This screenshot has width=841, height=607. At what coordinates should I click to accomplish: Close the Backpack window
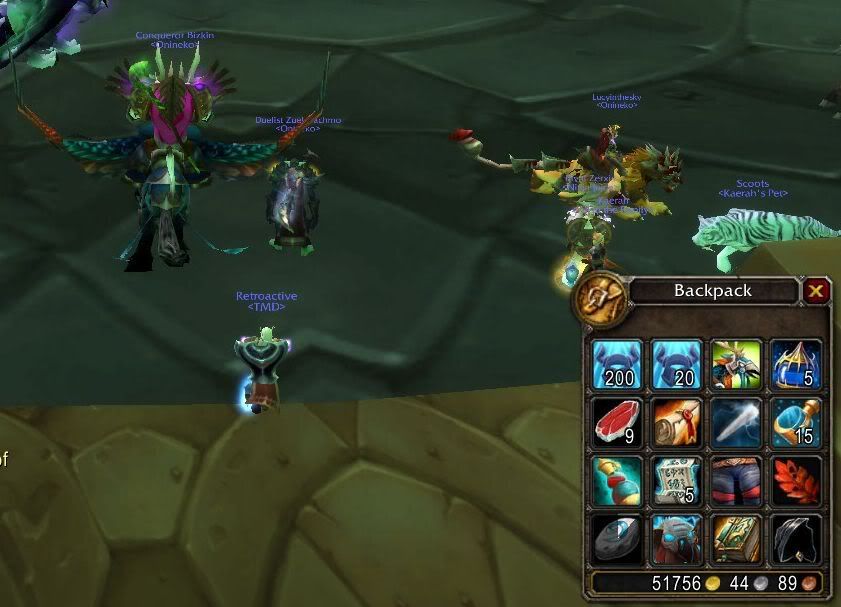pyautogui.click(x=816, y=291)
